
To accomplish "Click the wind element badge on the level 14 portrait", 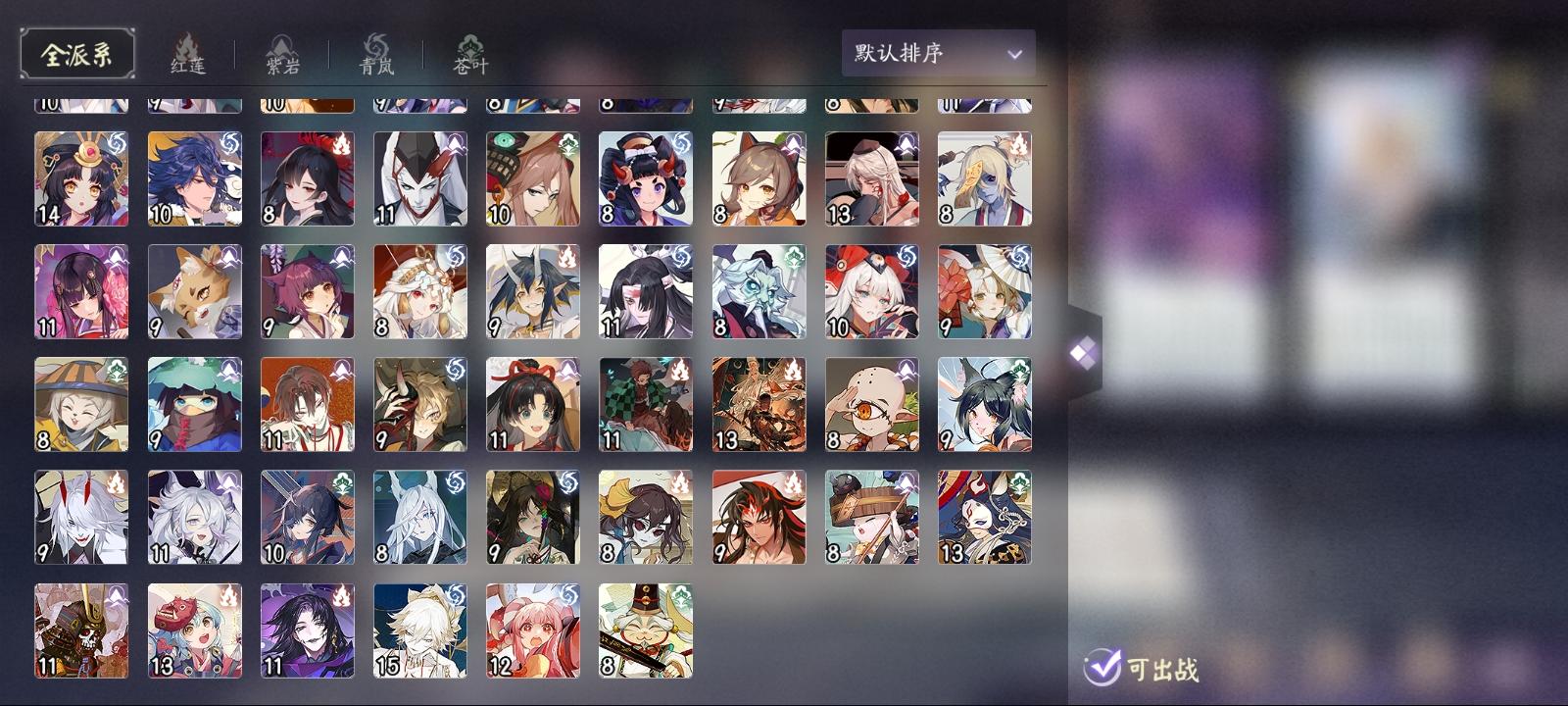I will coord(114,141).
